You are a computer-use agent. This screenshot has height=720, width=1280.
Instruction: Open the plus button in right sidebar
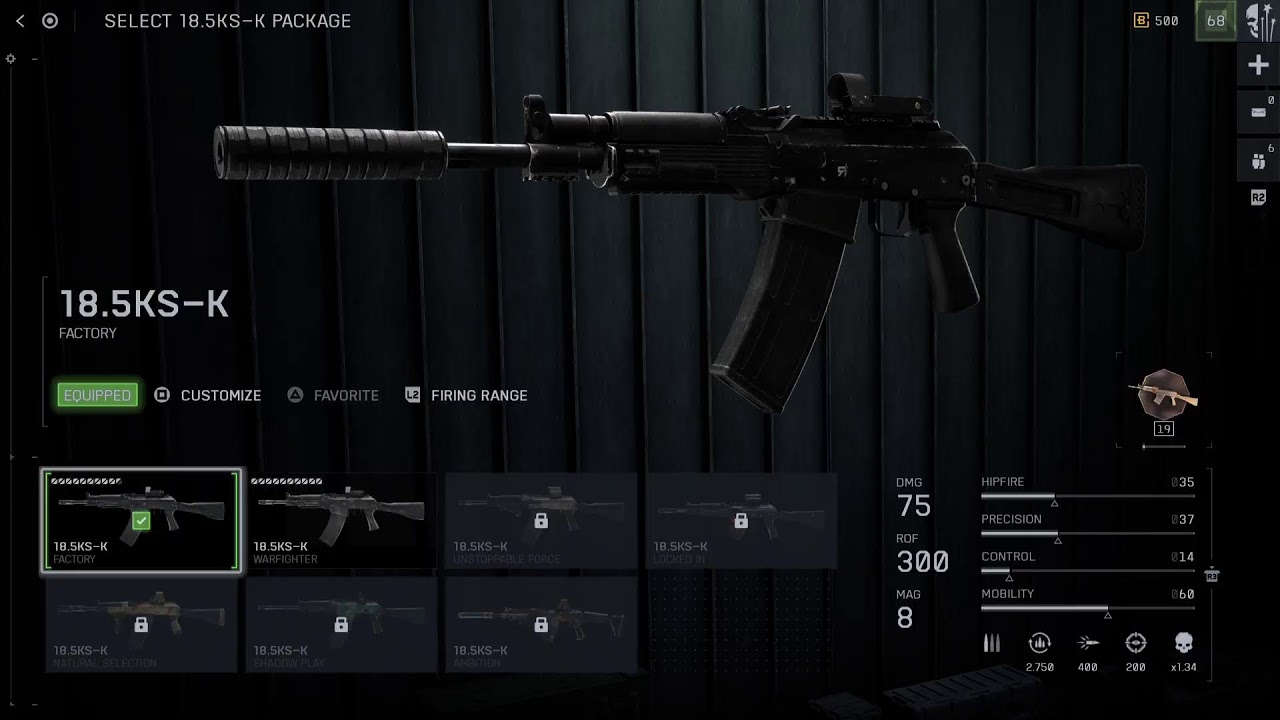point(1258,66)
